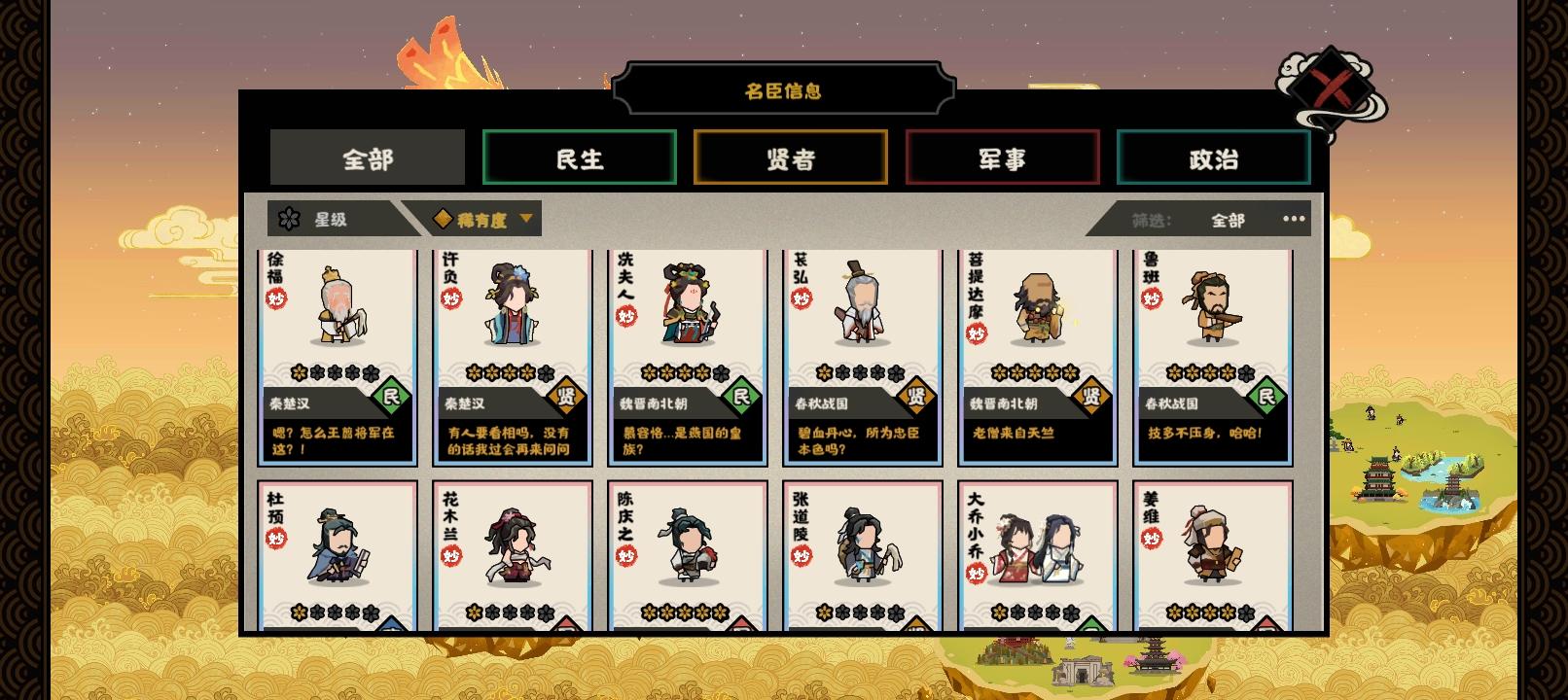Switch to the 军事 tab
The height and width of the screenshot is (700, 1568).
(1003, 157)
